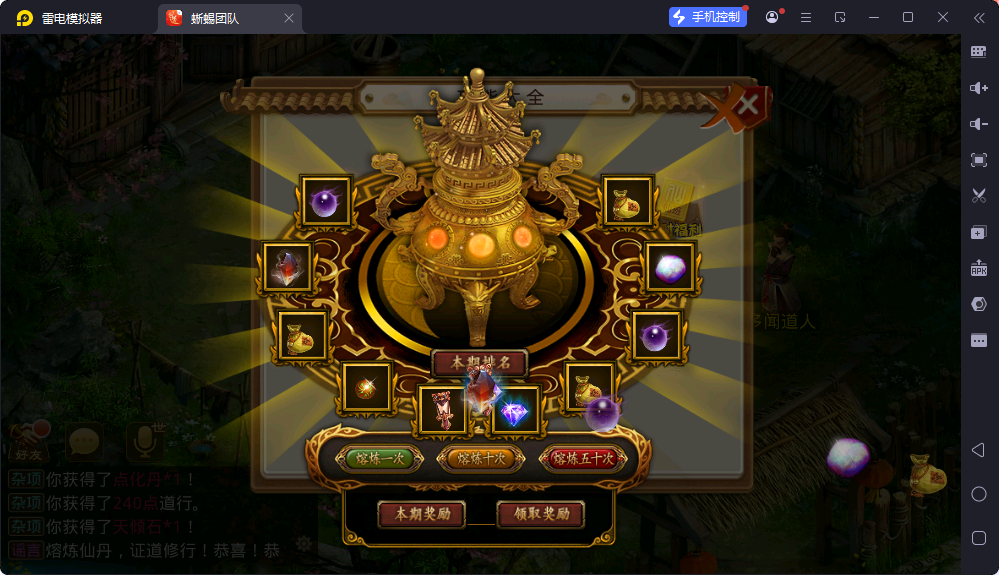Claim rewards with 领取奖励
Viewport: 999px width, 575px height.
tap(541, 514)
